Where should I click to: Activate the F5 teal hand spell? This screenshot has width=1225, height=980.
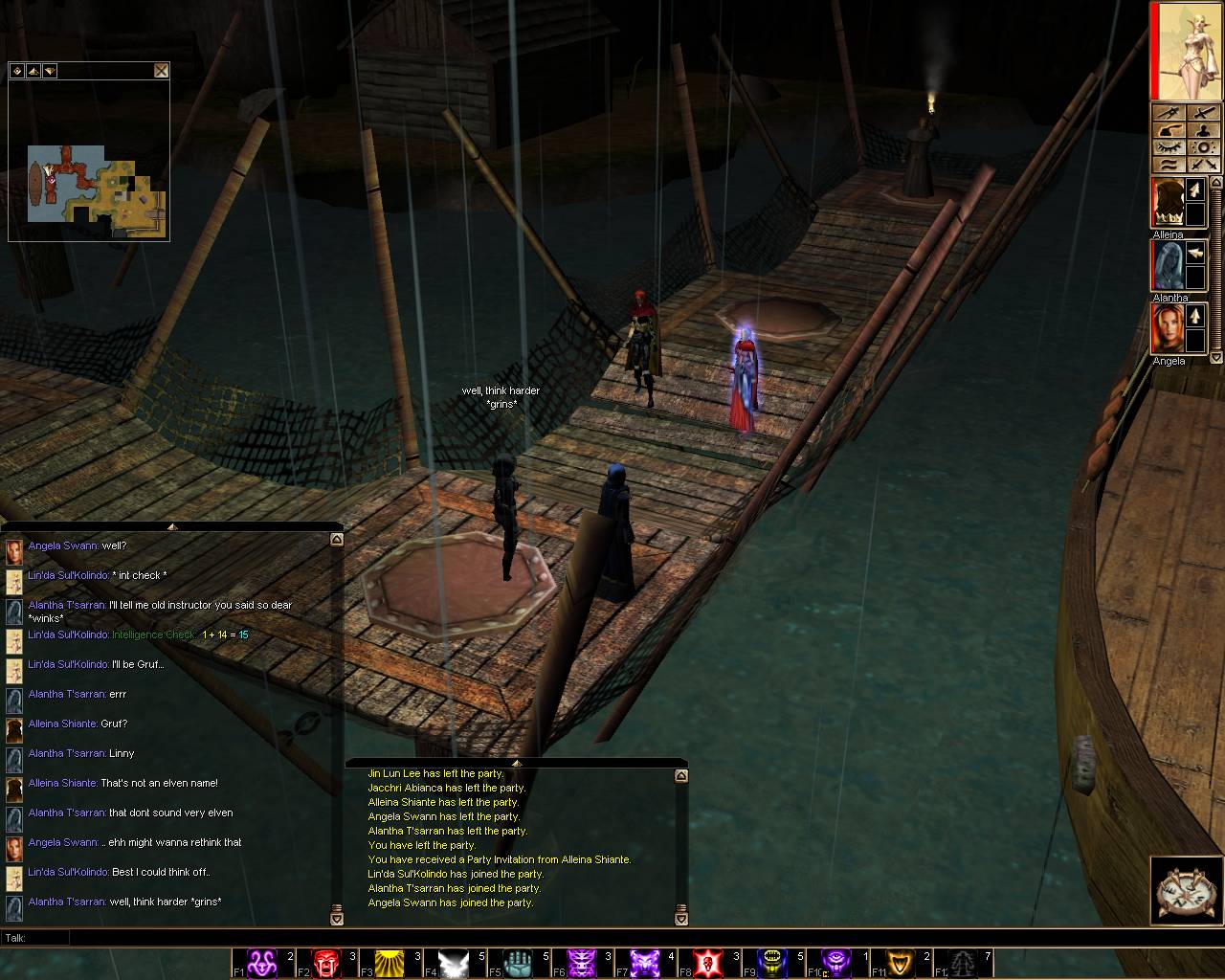[517, 962]
